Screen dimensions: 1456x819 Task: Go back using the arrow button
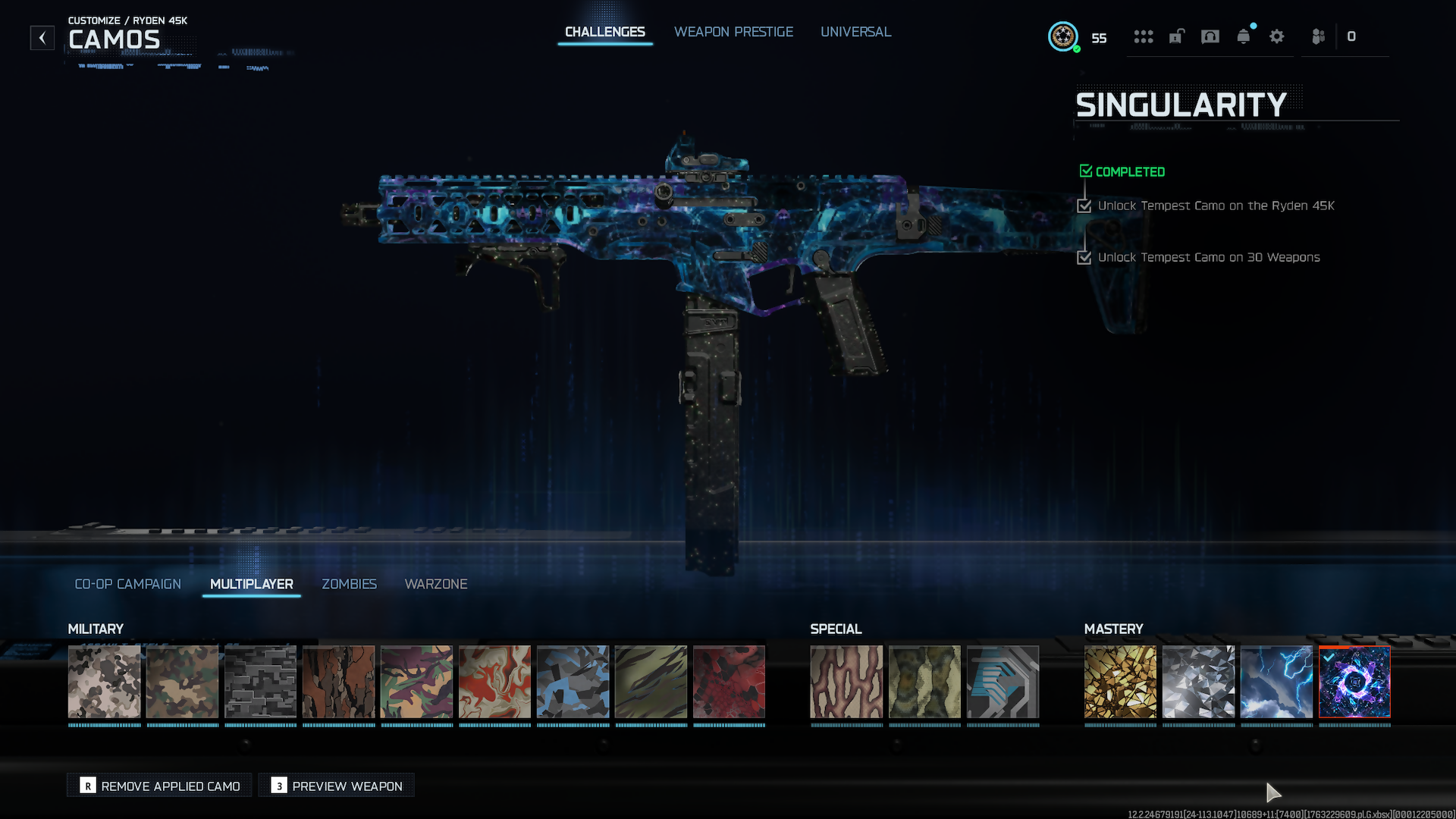pyautogui.click(x=42, y=37)
